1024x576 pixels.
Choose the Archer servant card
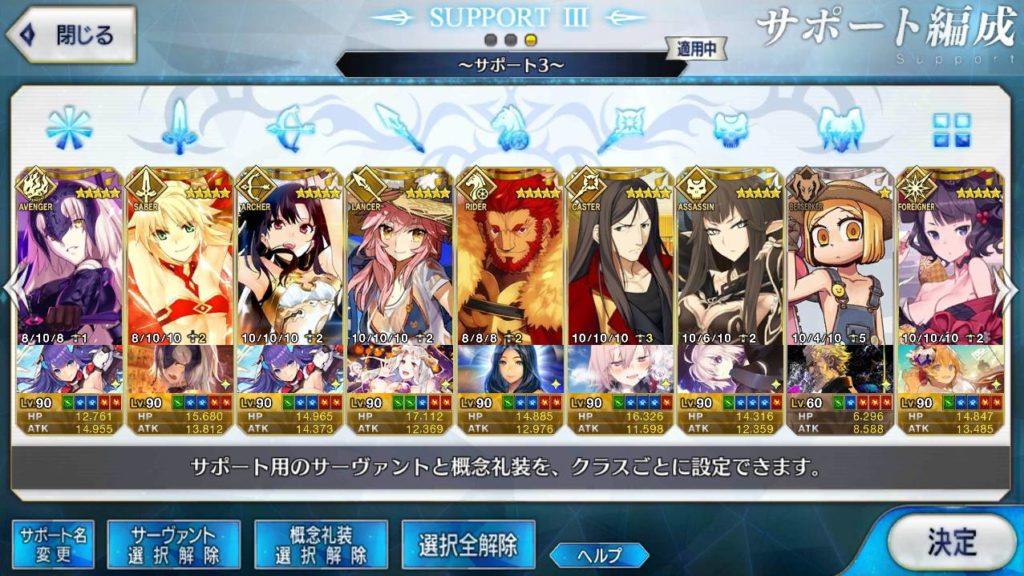(x=289, y=255)
